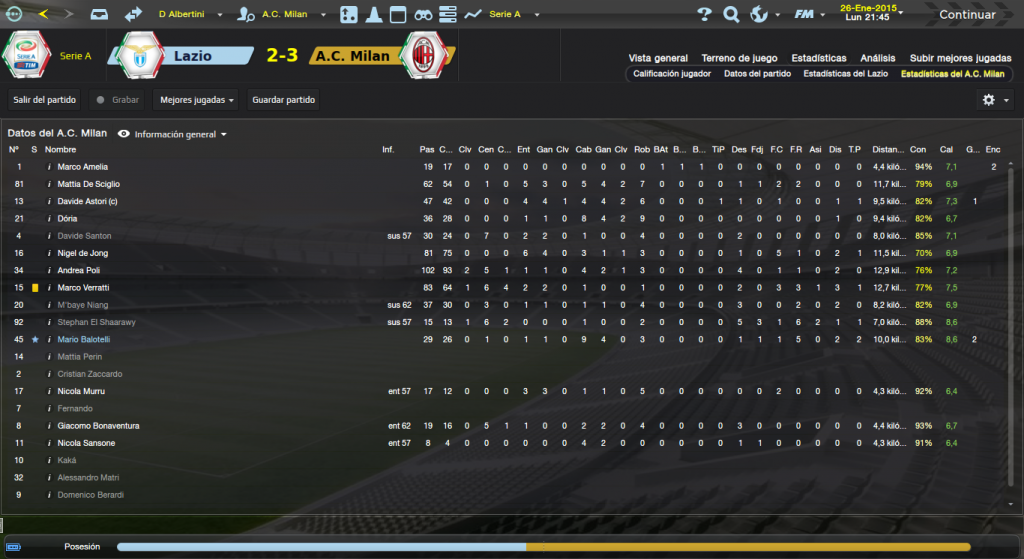Open Marco Verratti's player row
This screenshot has height=559, width=1024.
pyautogui.click(x=82, y=287)
